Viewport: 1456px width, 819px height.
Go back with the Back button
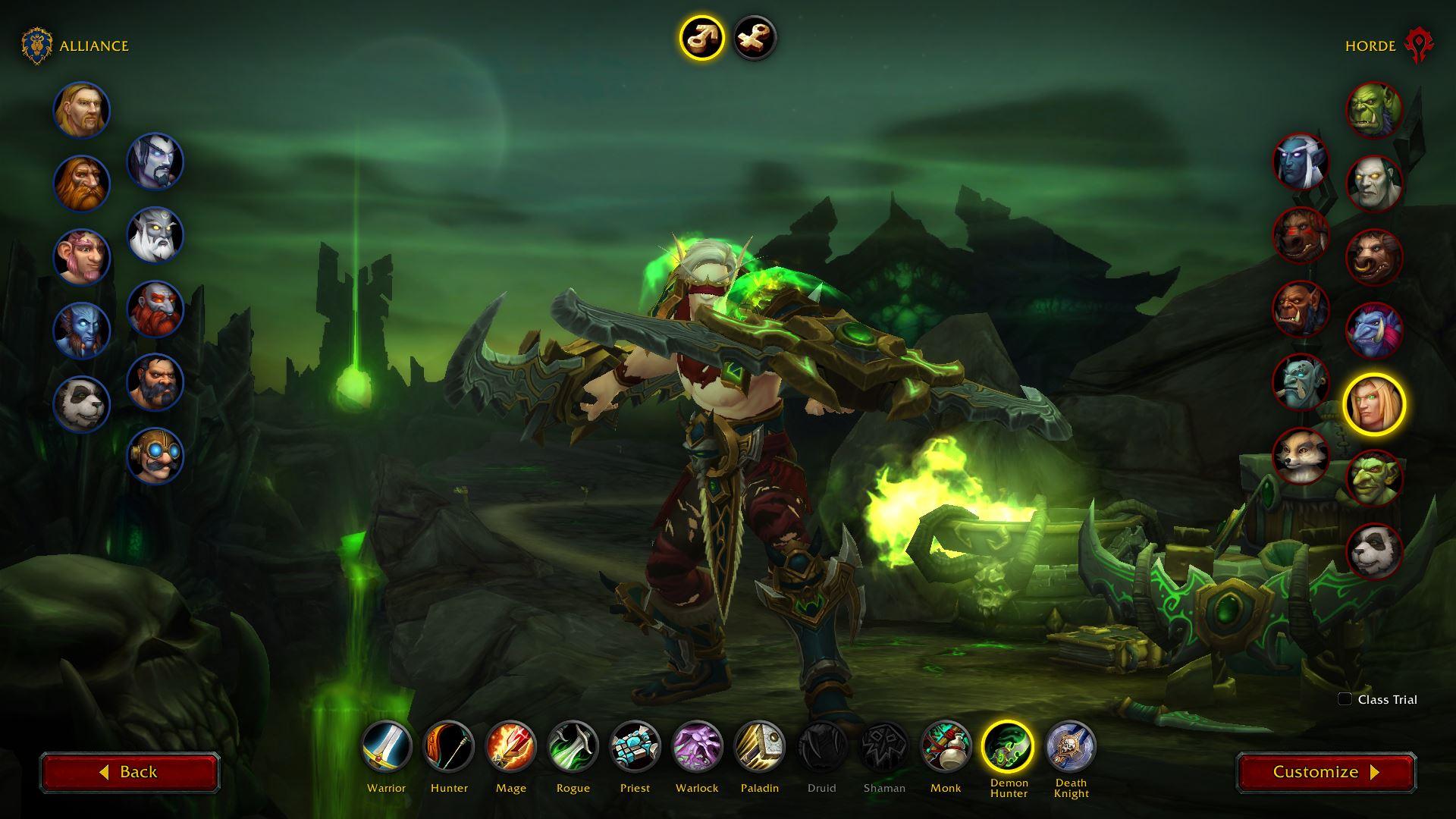(130, 772)
